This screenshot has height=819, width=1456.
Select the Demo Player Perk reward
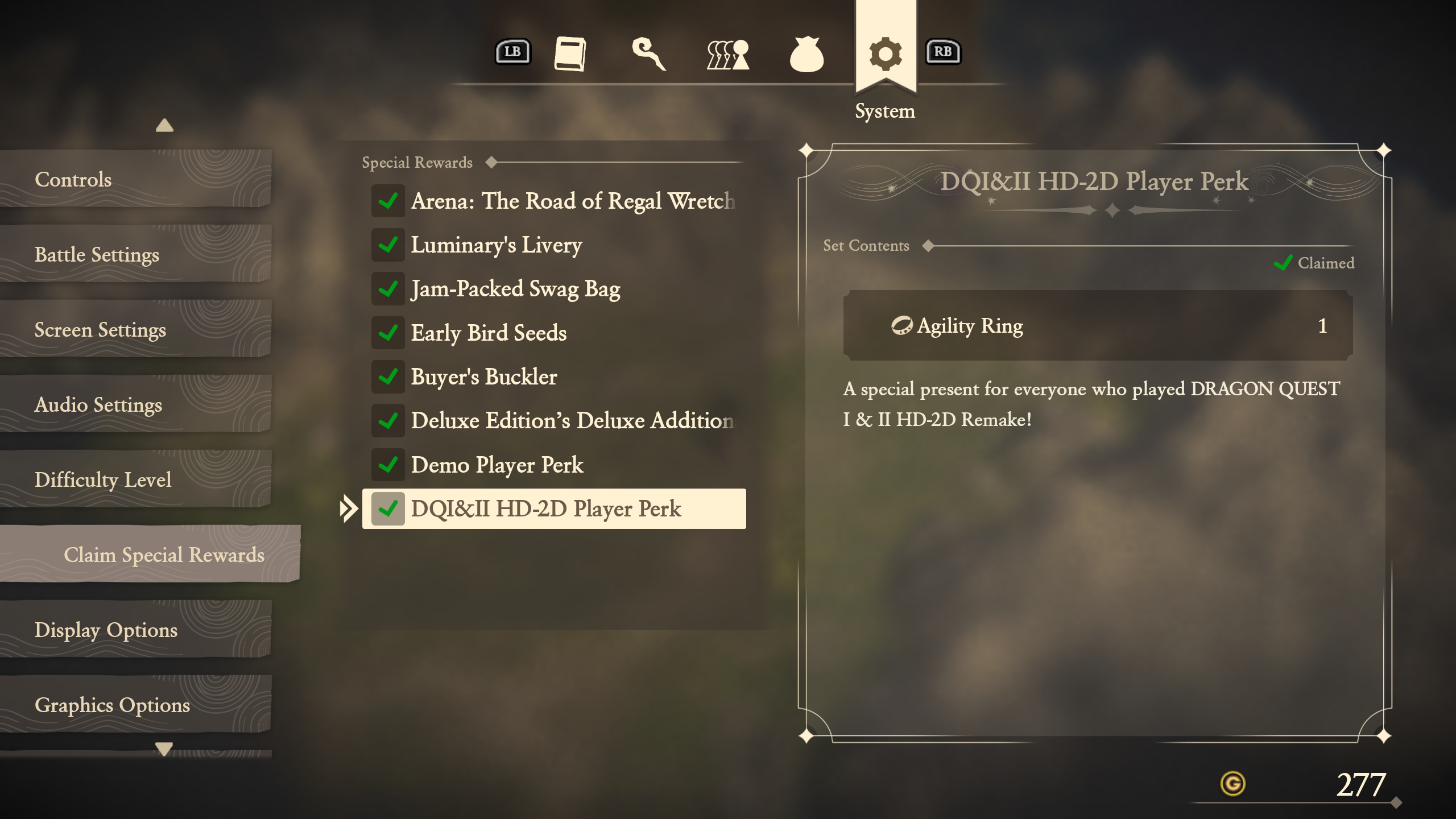coord(554,465)
